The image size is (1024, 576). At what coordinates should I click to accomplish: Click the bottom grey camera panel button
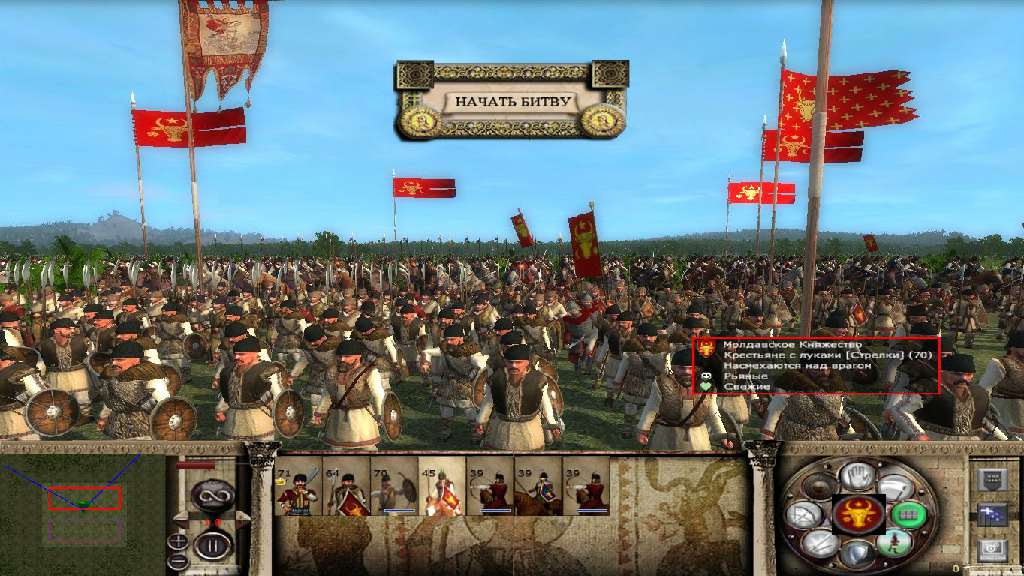pyautogui.click(x=992, y=549)
